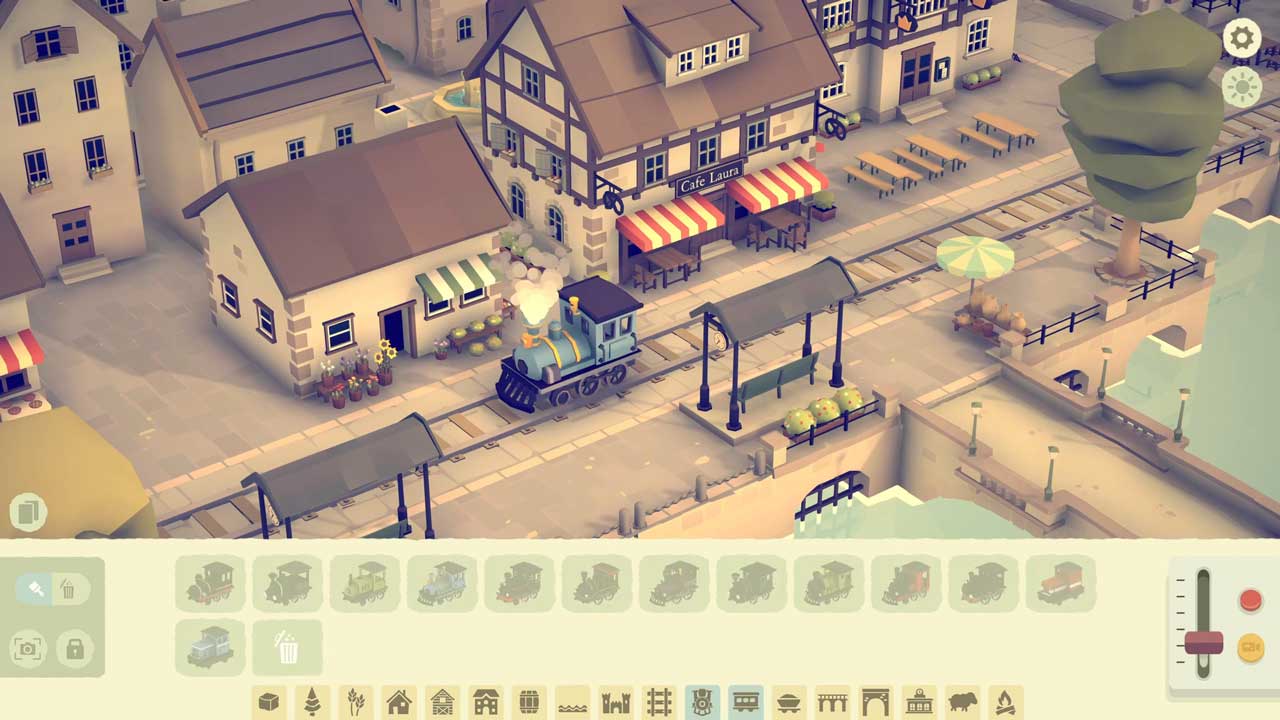The height and width of the screenshot is (720, 1280).
Task: Choose the light blue steam locomotive
Action: point(441,583)
